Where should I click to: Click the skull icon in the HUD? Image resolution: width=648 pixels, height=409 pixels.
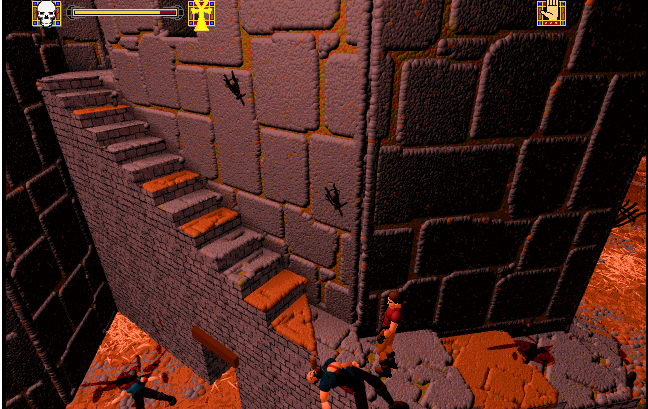pos(46,13)
